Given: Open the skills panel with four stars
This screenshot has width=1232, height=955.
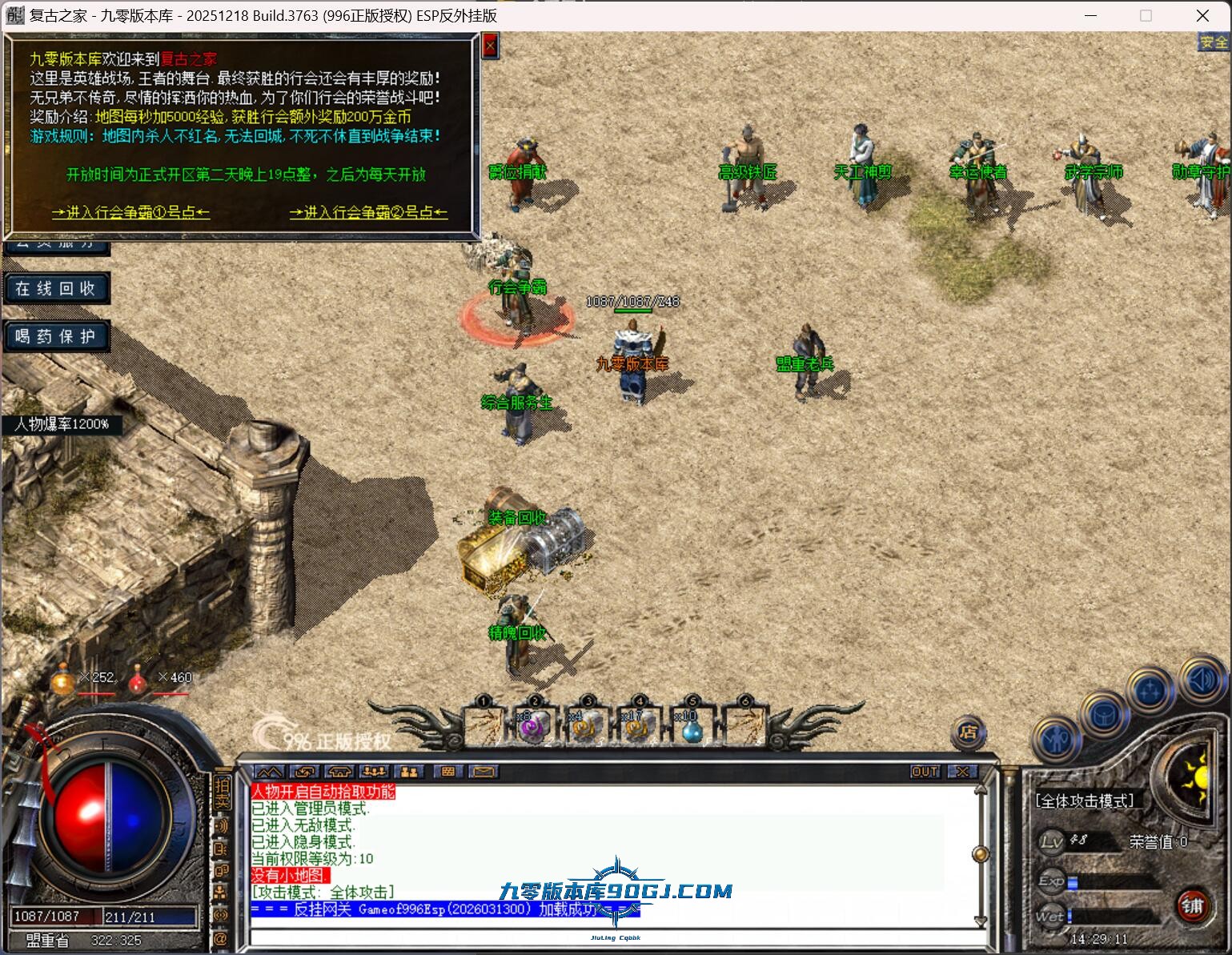Looking at the screenshot, I should click(1150, 689).
